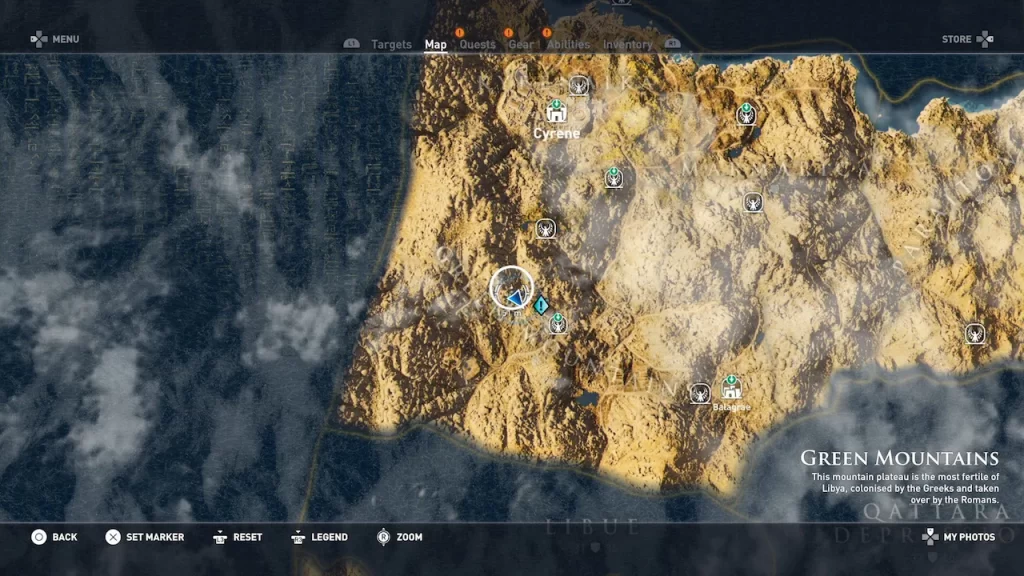Go to the Gear tab
Screen dimensions: 1024x576
click(x=521, y=44)
